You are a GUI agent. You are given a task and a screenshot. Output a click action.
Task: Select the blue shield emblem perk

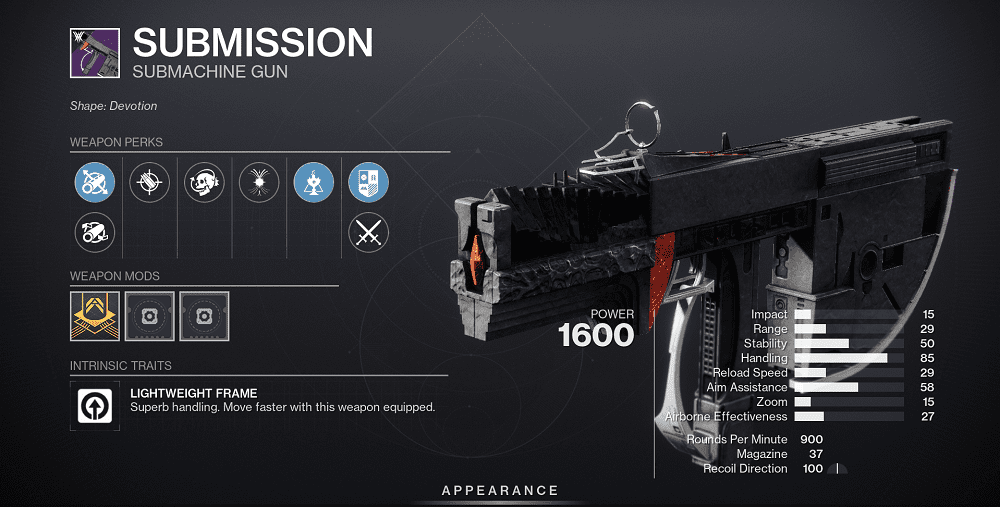pos(368,183)
